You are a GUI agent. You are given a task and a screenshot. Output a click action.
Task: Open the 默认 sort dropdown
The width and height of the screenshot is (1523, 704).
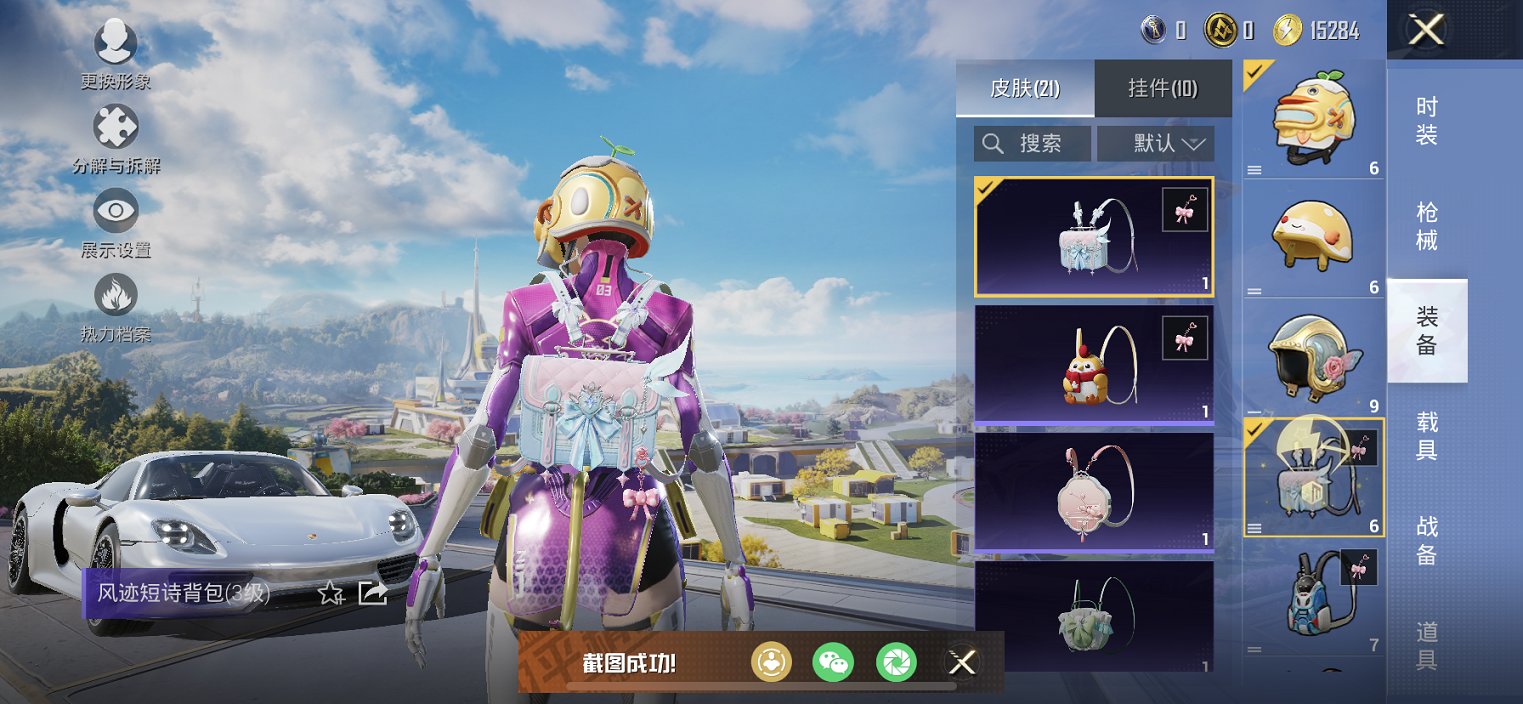tap(1156, 143)
